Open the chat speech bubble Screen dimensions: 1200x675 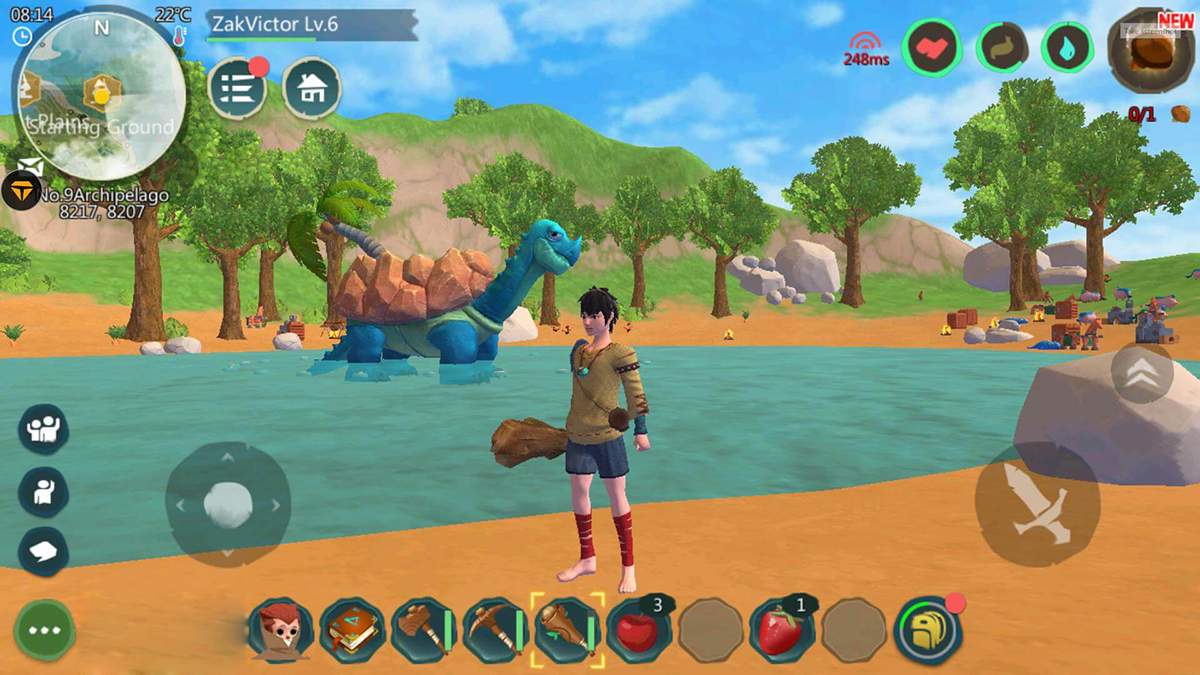pyautogui.click(x=43, y=551)
